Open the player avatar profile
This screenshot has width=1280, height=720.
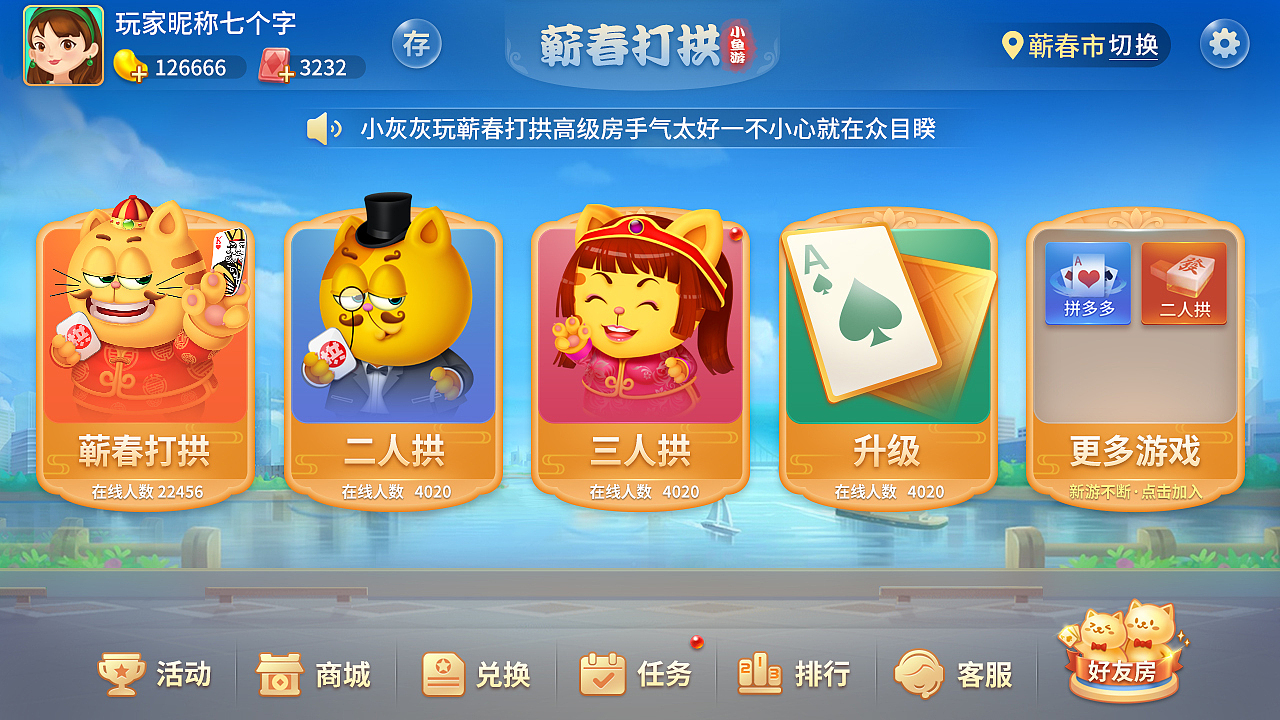[x=63, y=45]
